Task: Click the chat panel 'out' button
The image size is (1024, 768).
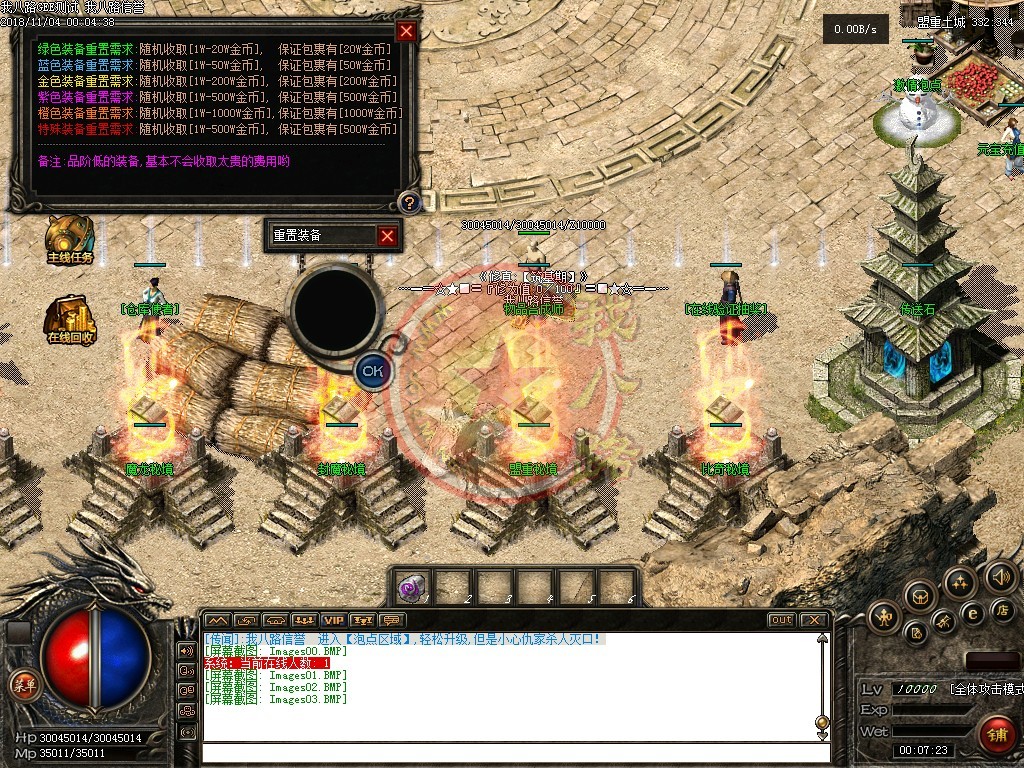Action: point(781,620)
